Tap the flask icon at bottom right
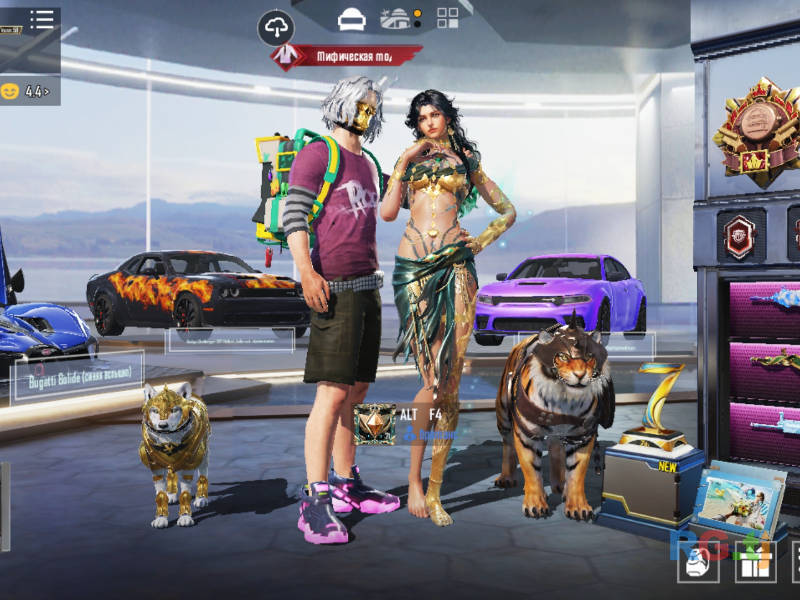Image resolution: width=800 pixels, height=600 pixels. coord(697,565)
